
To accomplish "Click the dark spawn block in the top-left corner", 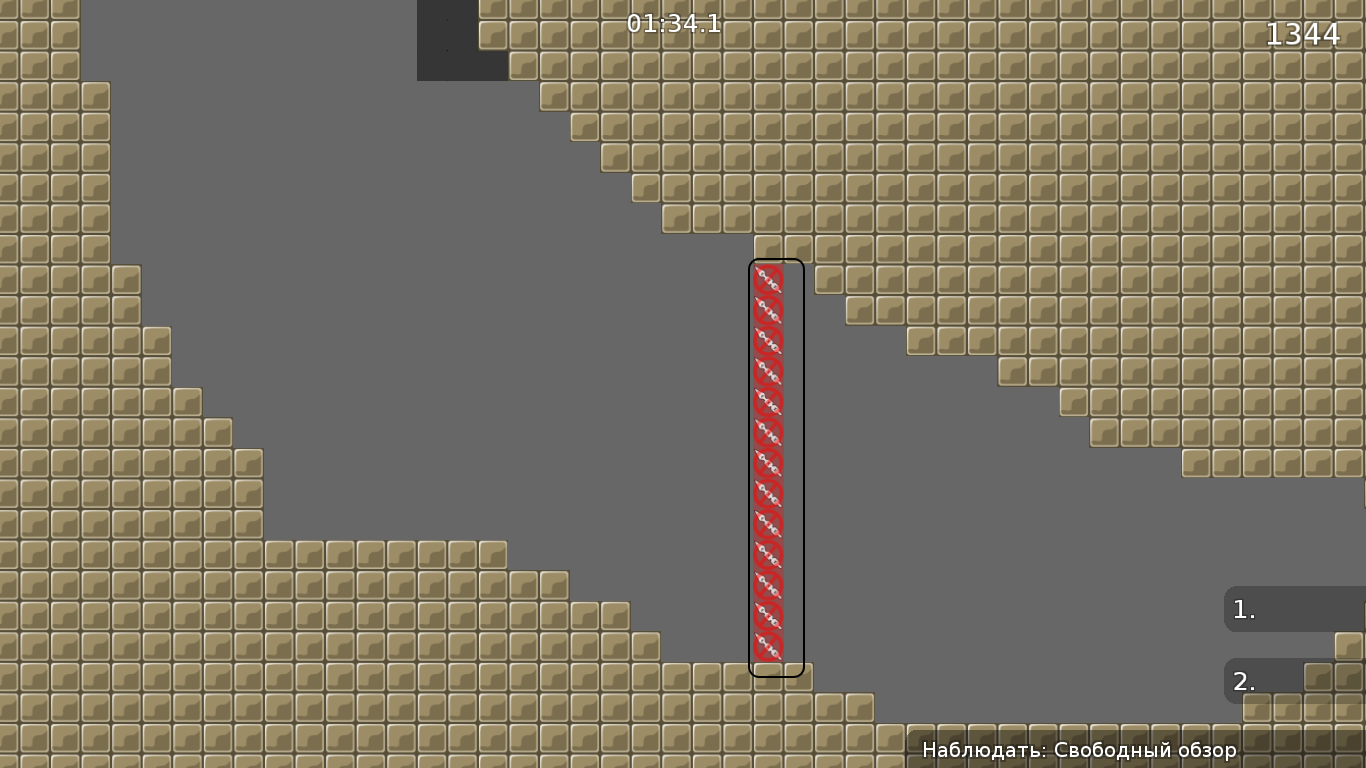I will (460, 40).
